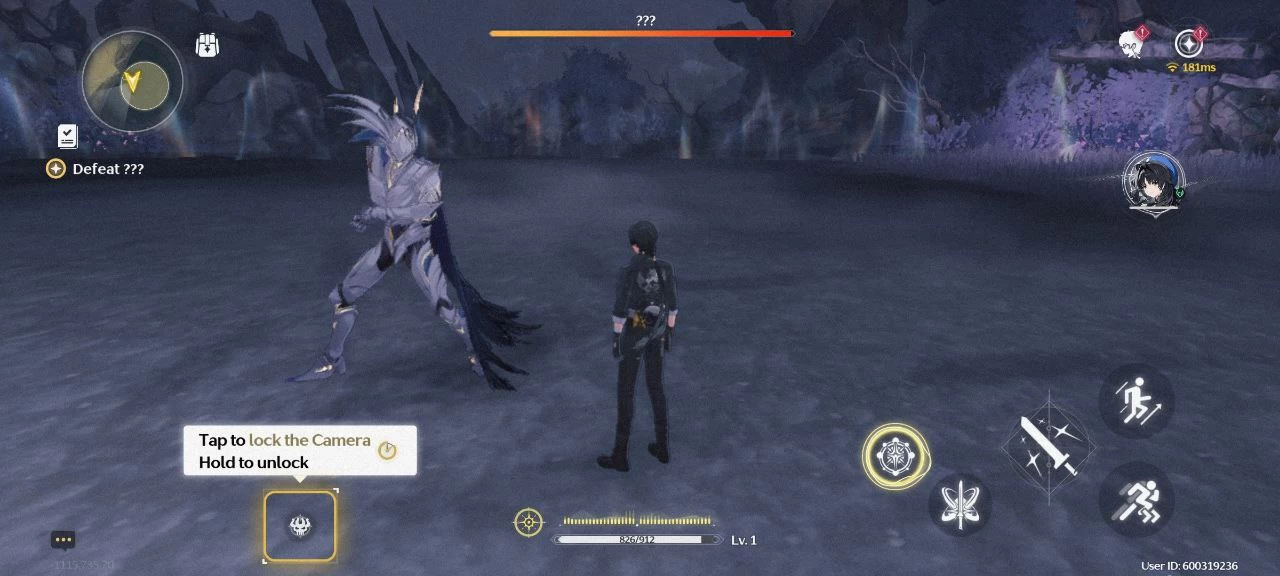The height and width of the screenshot is (576, 1280).
Task: Tap the target crosshair icon
Action: (528, 522)
